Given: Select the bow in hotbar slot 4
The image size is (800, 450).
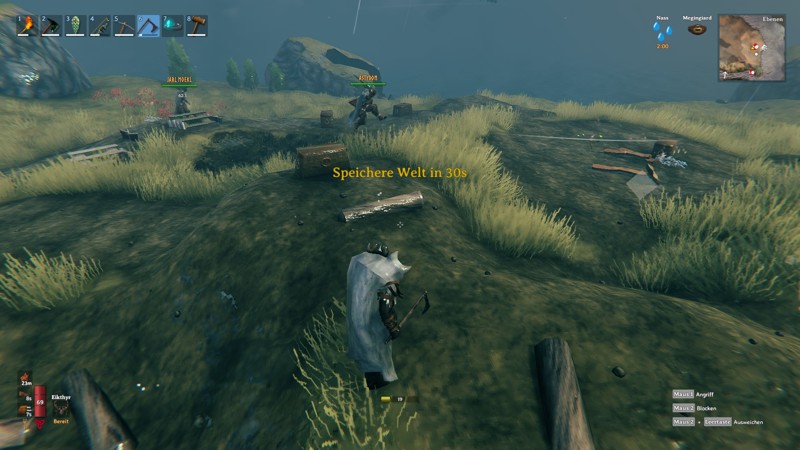Looking at the screenshot, I should pyautogui.click(x=99, y=26).
